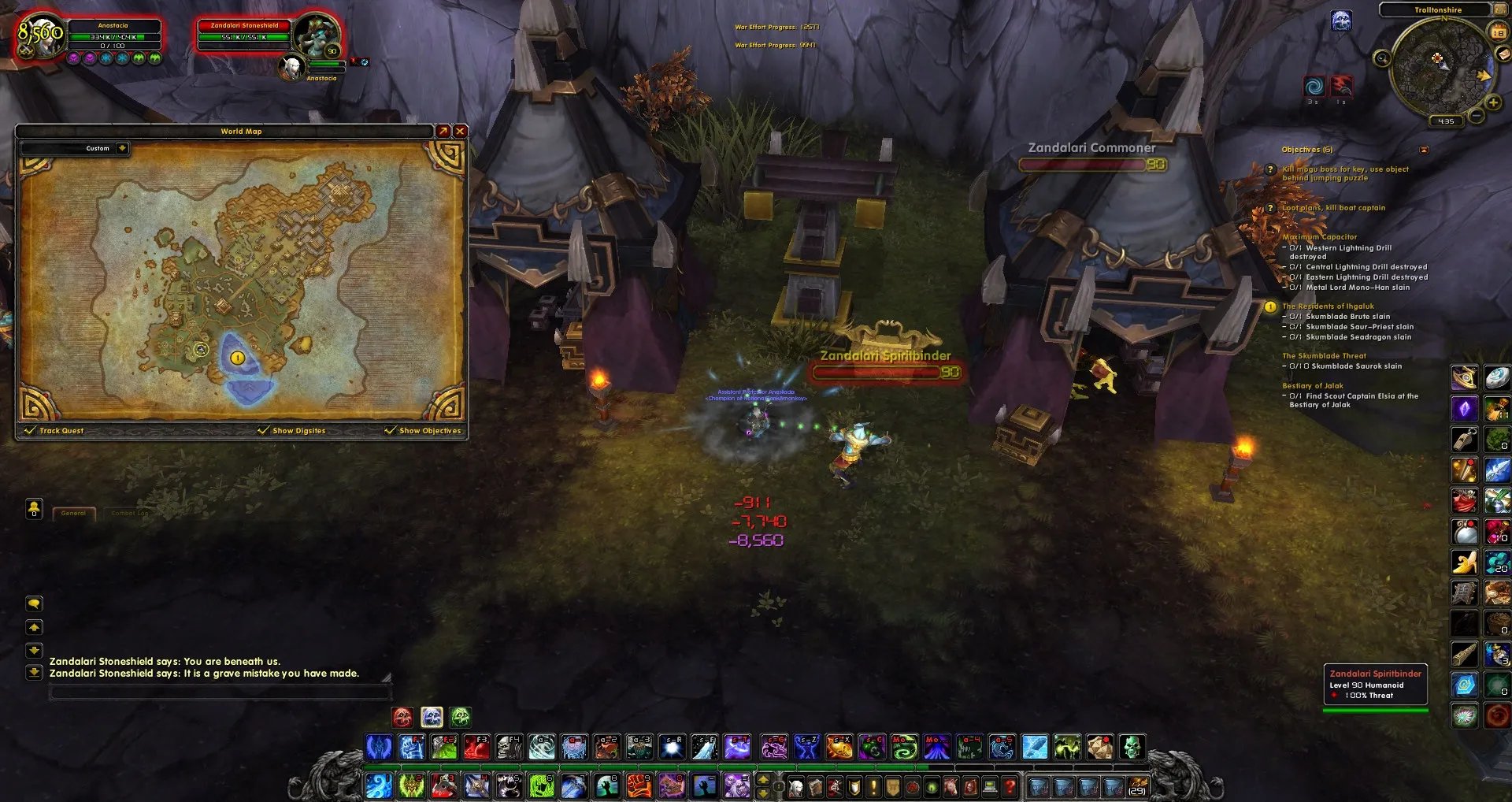Collapse the Objectives tracker

point(1424,150)
